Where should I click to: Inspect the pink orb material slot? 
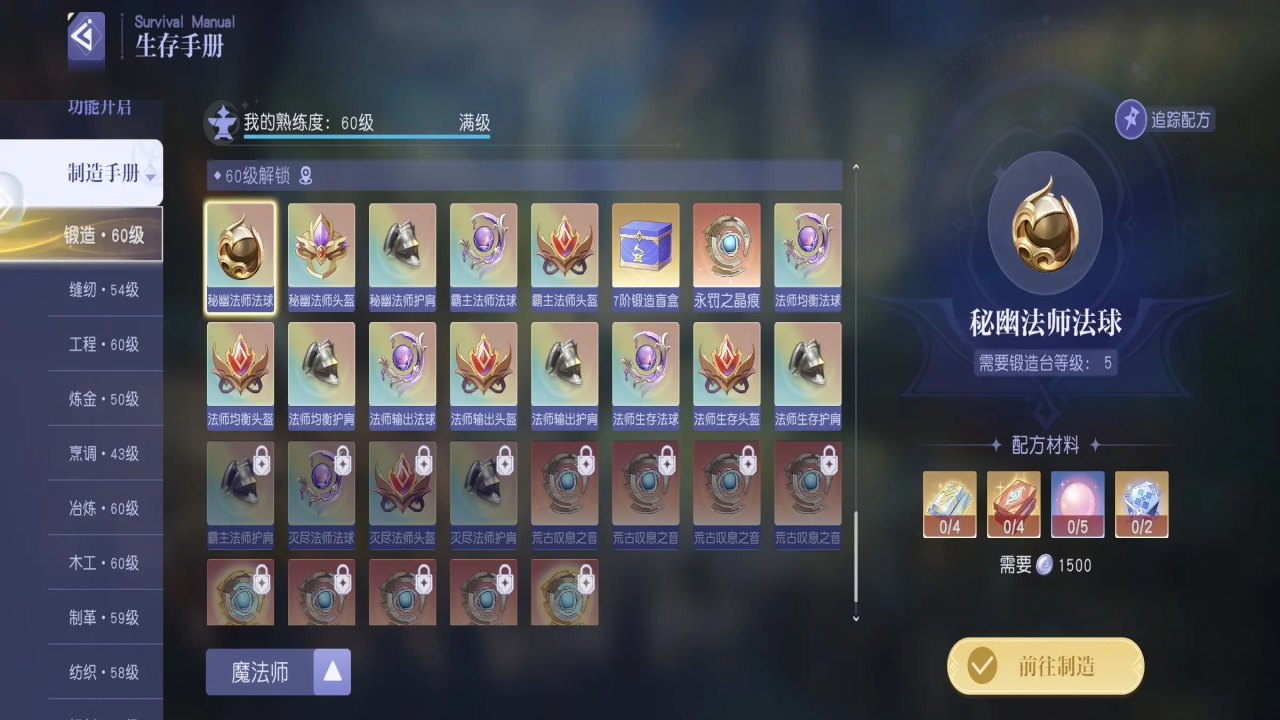(1077, 504)
